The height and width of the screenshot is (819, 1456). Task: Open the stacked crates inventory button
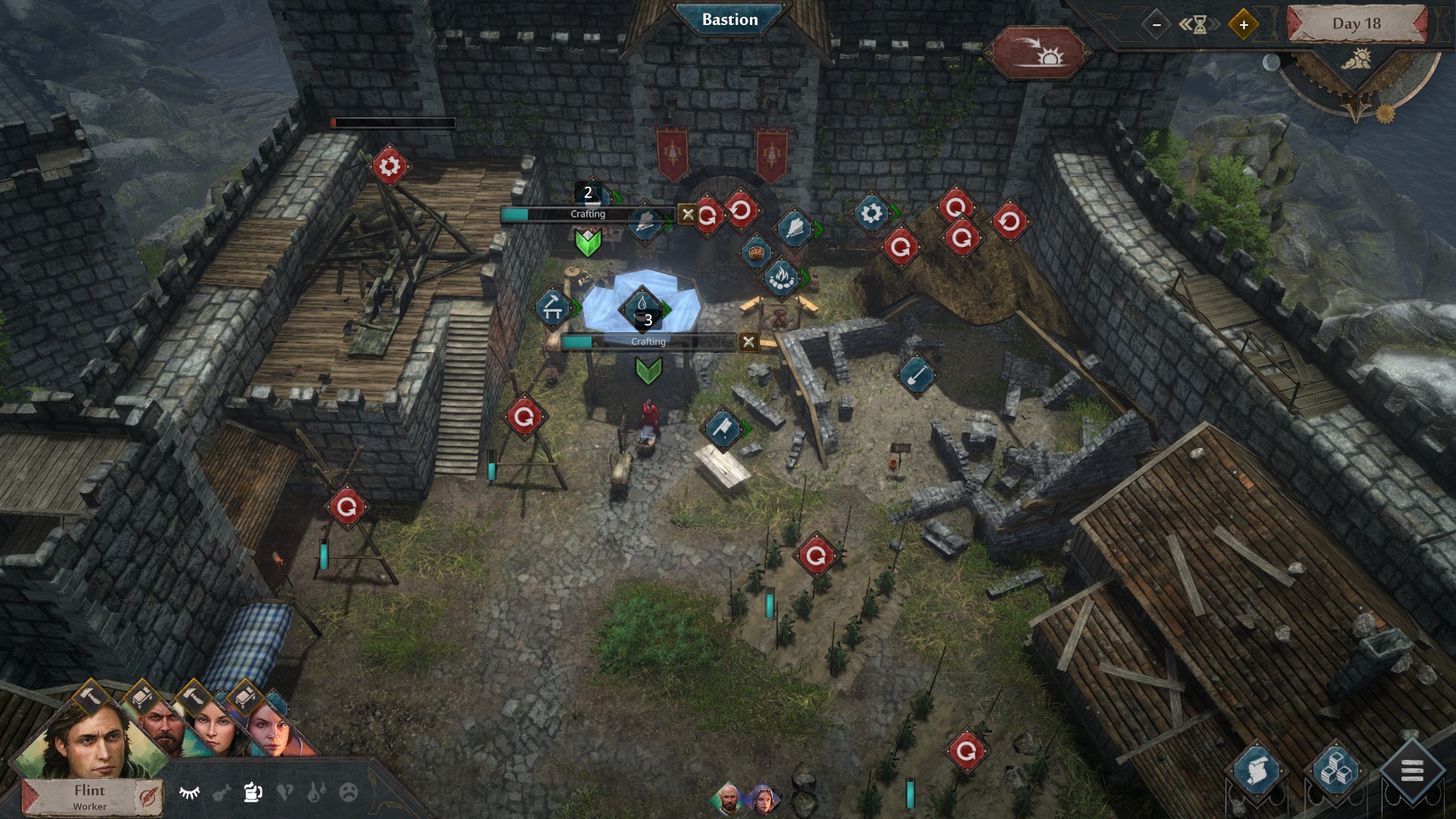pos(1335,770)
